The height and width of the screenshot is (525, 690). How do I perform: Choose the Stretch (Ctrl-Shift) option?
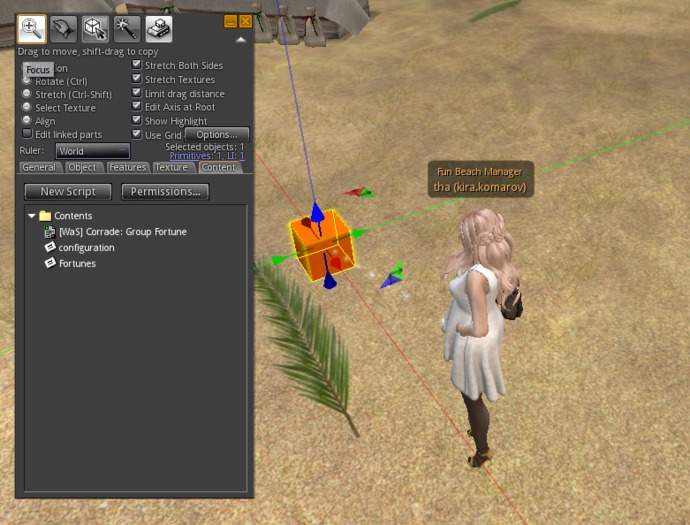click(x=28, y=94)
